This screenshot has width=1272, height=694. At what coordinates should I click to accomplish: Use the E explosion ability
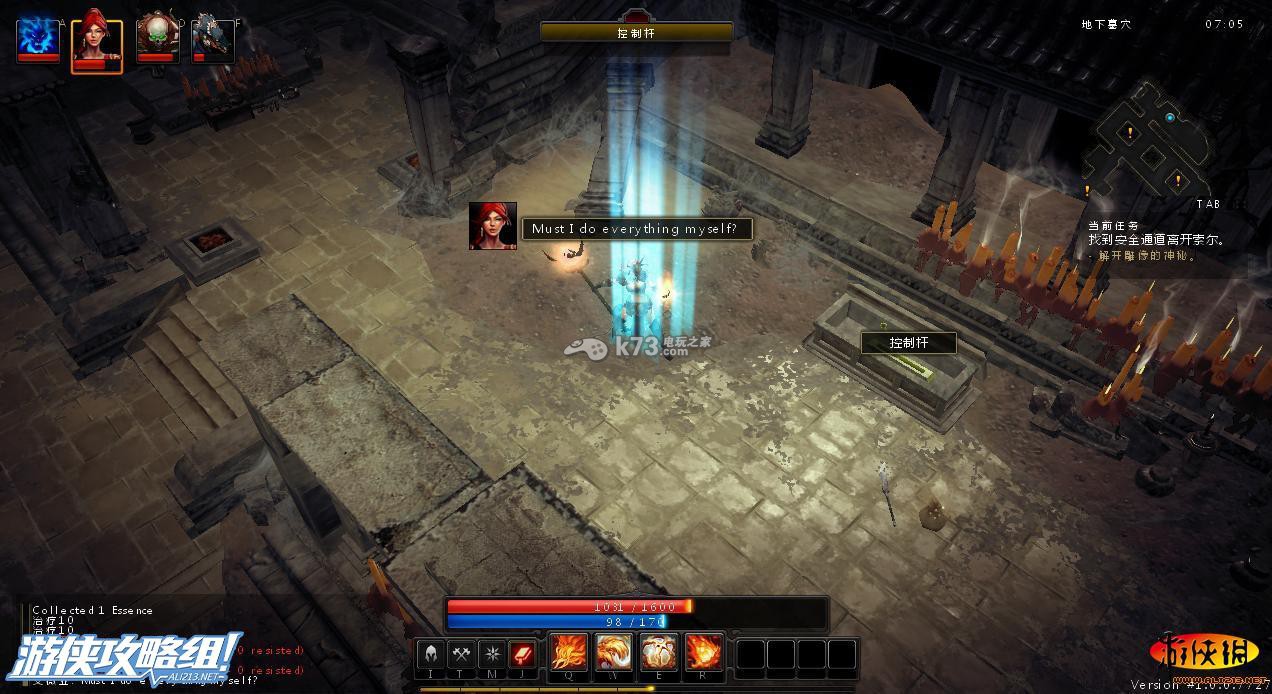coord(659,653)
